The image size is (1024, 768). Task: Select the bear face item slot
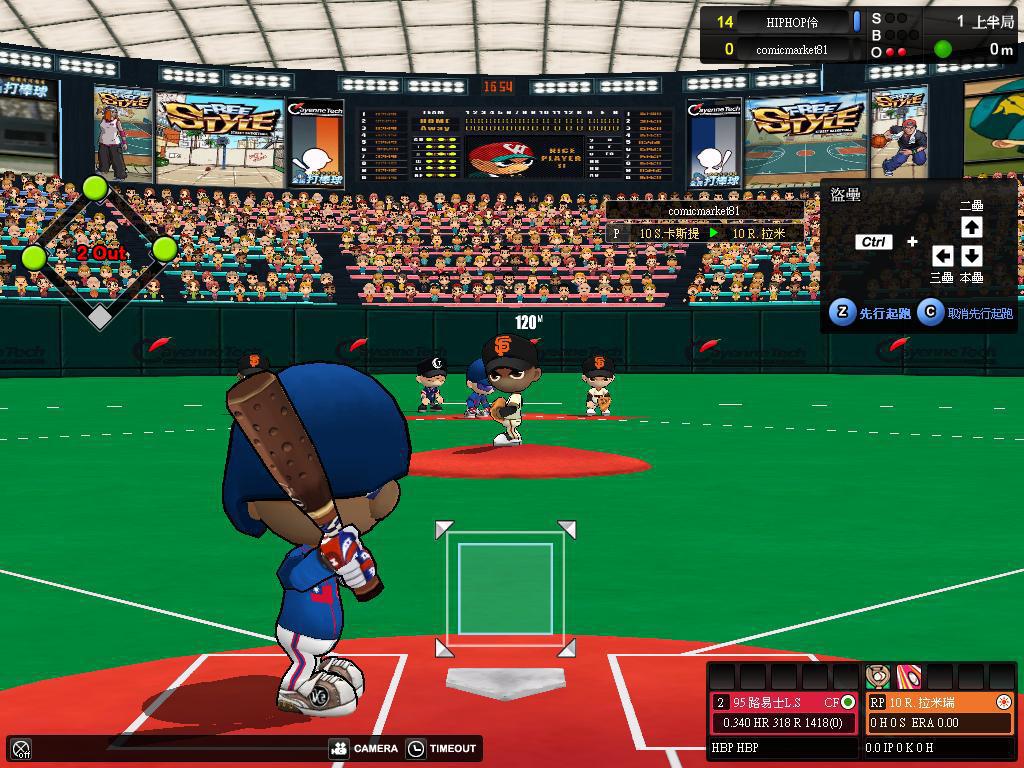pyautogui.click(x=878, y=676)
